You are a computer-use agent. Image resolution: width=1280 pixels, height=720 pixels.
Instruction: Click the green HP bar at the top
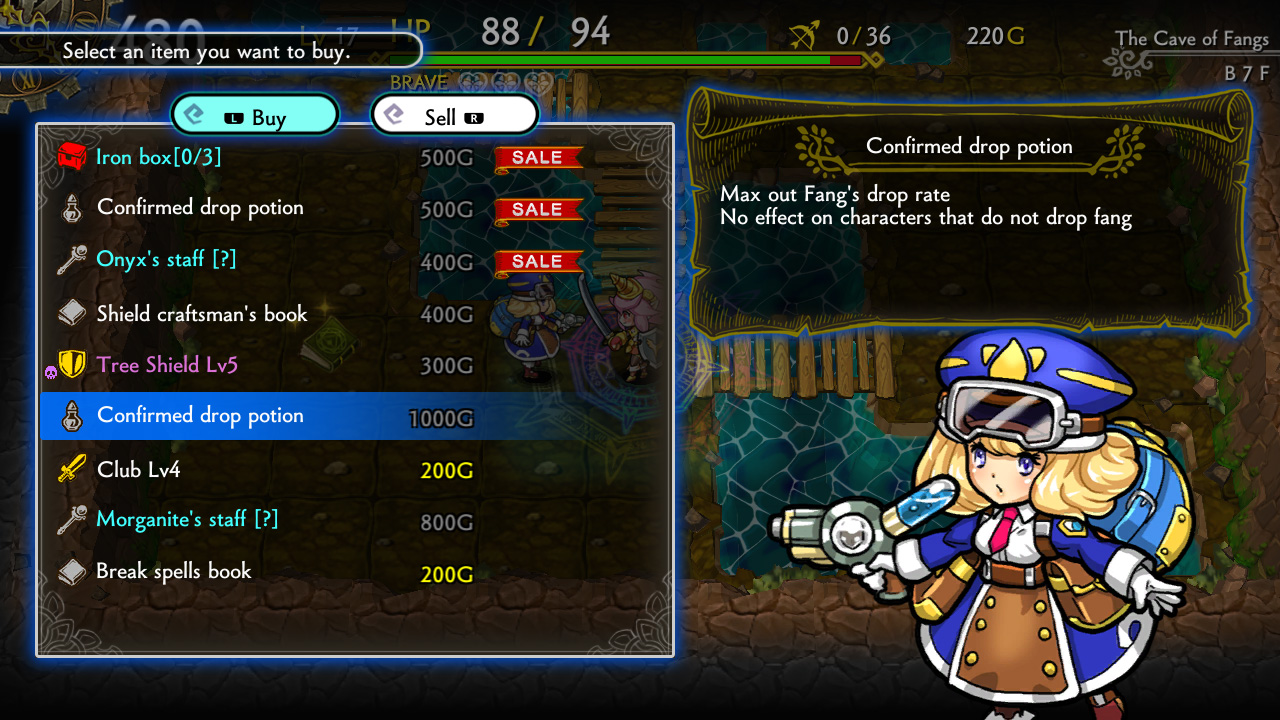pyautogui.click(x=620, y=58)
